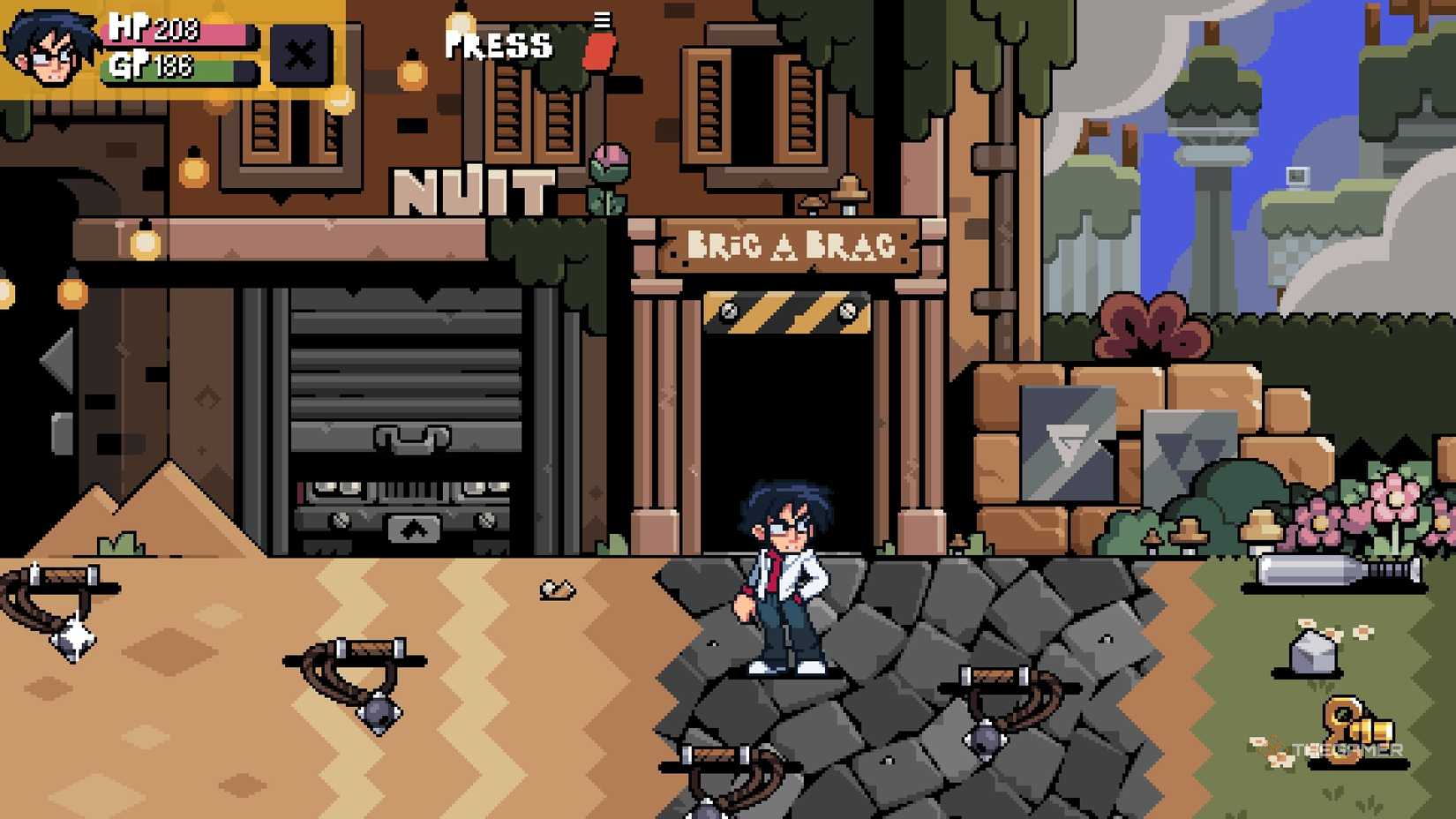The image size is (1456, 819).
Task: Select the PRESS prompt text
Action: pyautogui.click(x=499, y=46)
